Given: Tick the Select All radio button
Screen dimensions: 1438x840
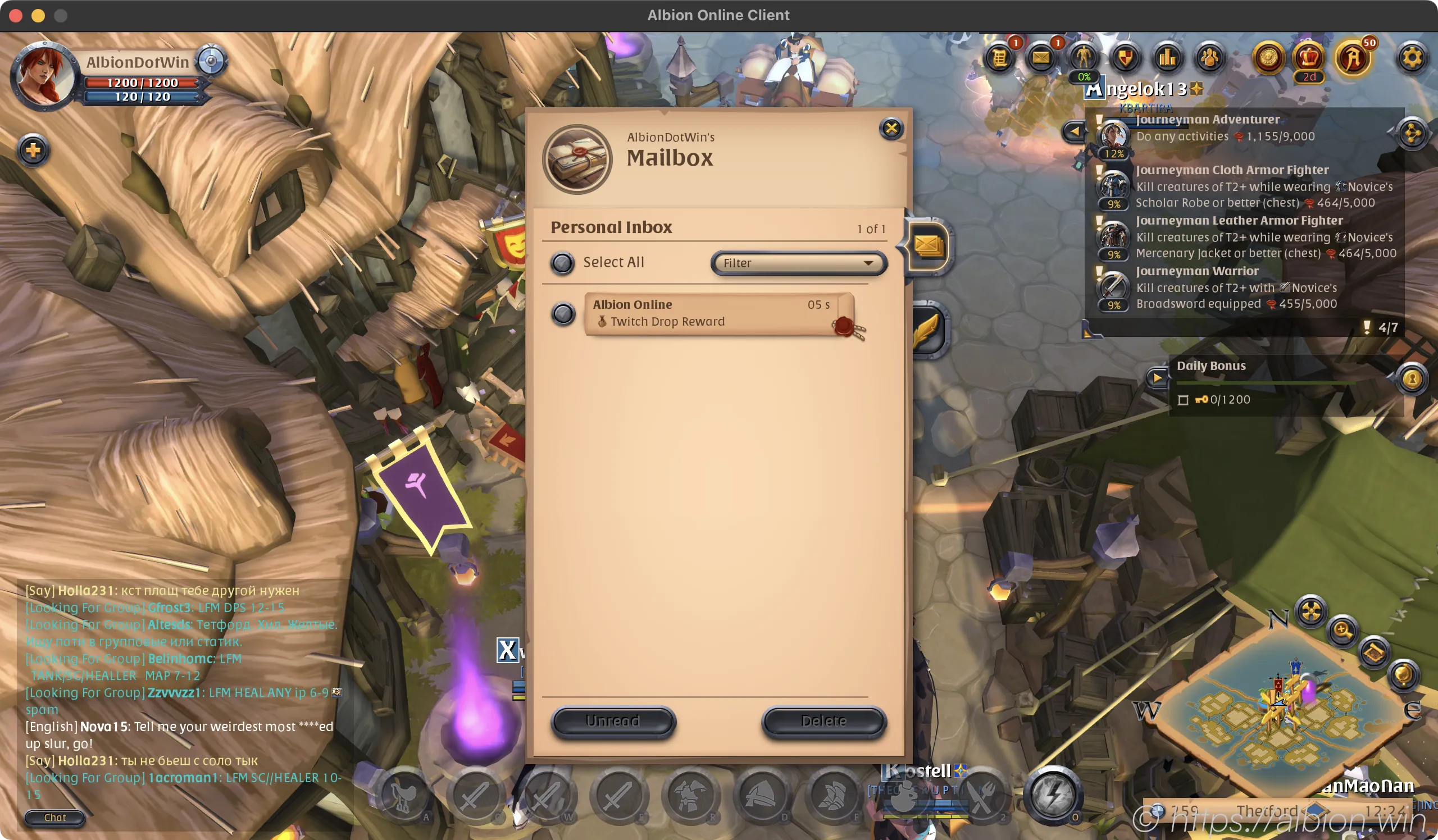Looking at the screenshot, I should point(562,263).
